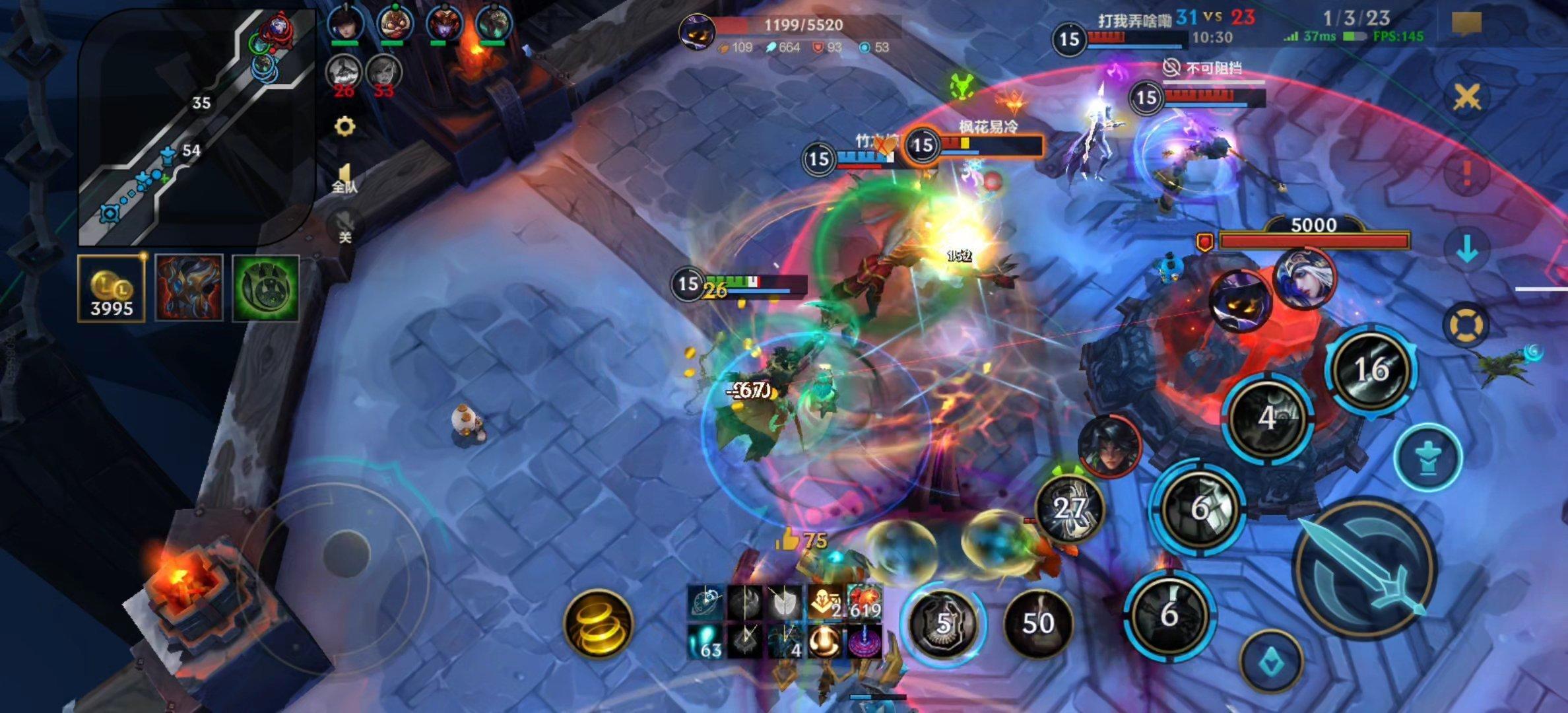Open the chat bubble icon

click(x=1466, y=24)
